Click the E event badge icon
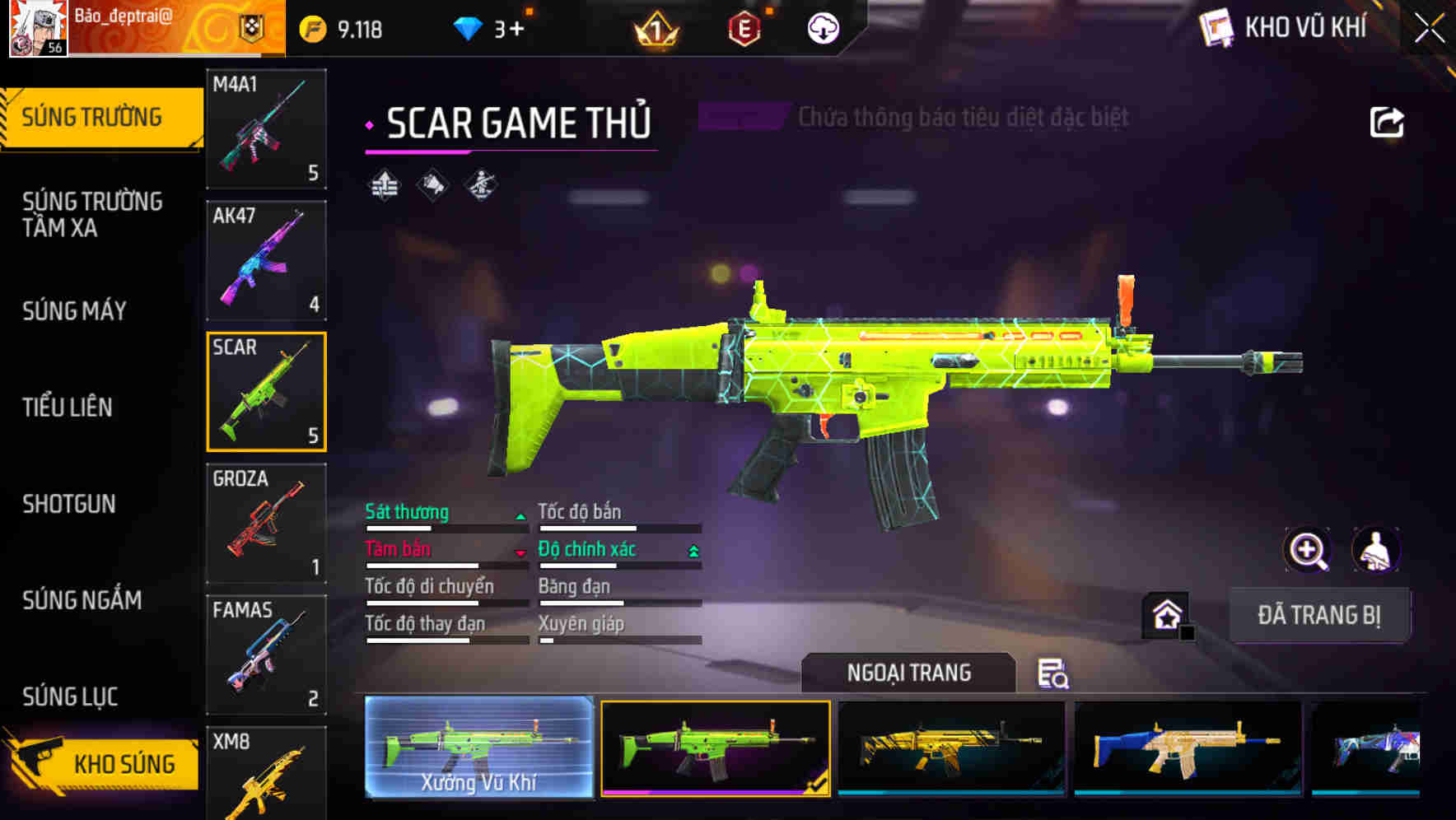Image resolution: width=1456 pixels, height=820 pixels. click(x=744, y=28)
